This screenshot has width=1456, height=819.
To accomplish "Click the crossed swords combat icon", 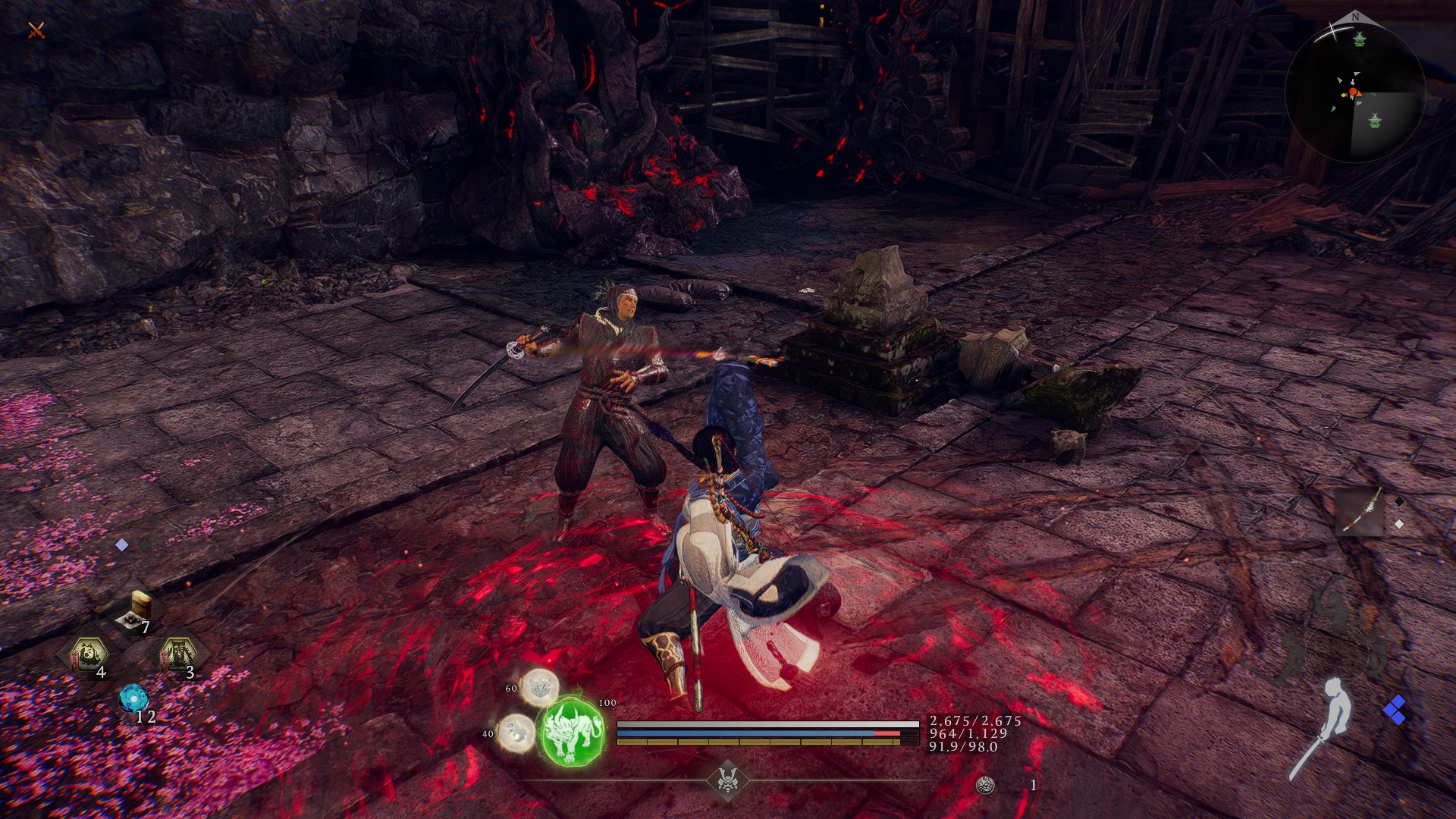I will (x=36, y=30).
